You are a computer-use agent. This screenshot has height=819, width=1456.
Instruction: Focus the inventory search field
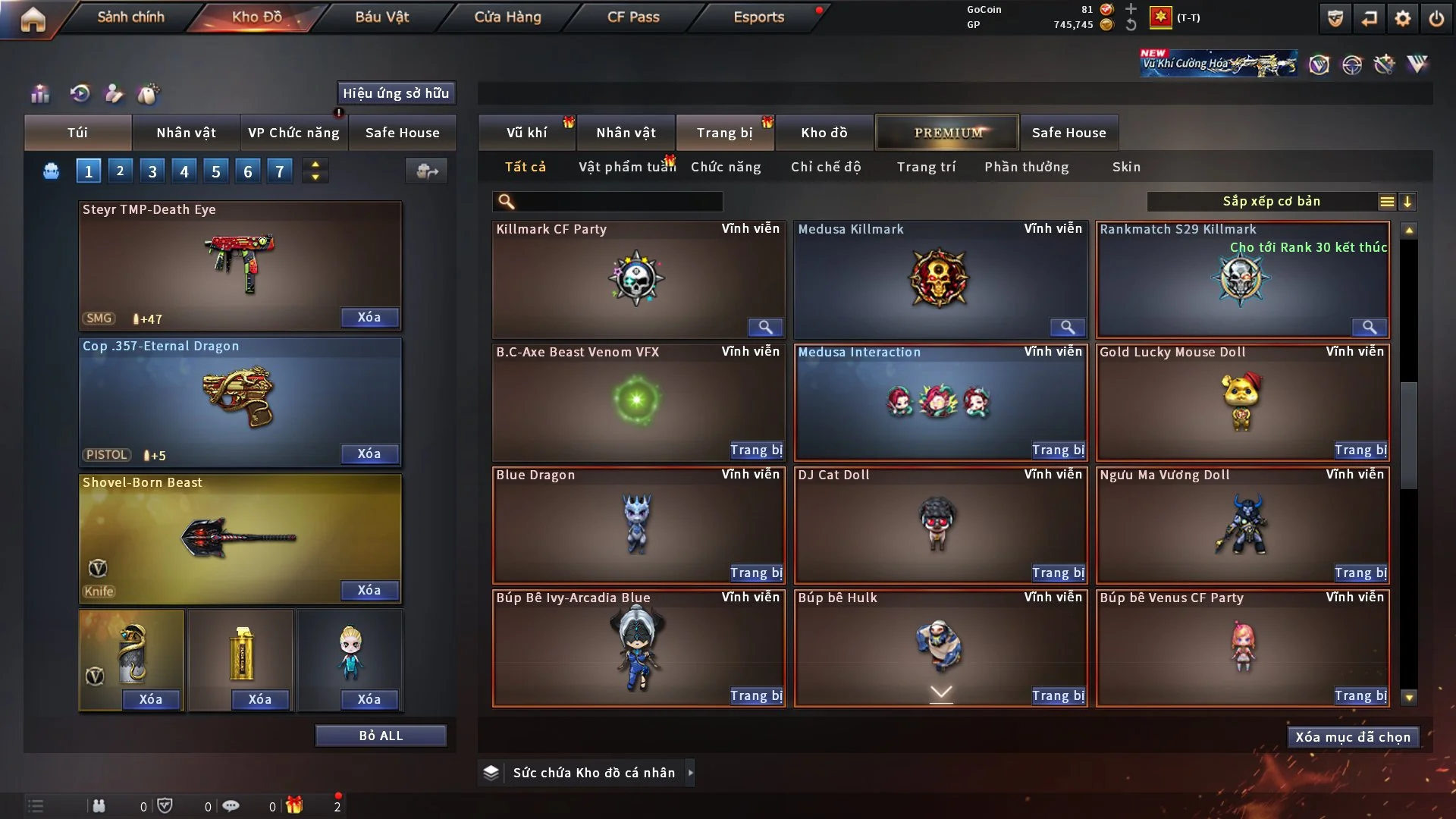[x=618, y=202]
